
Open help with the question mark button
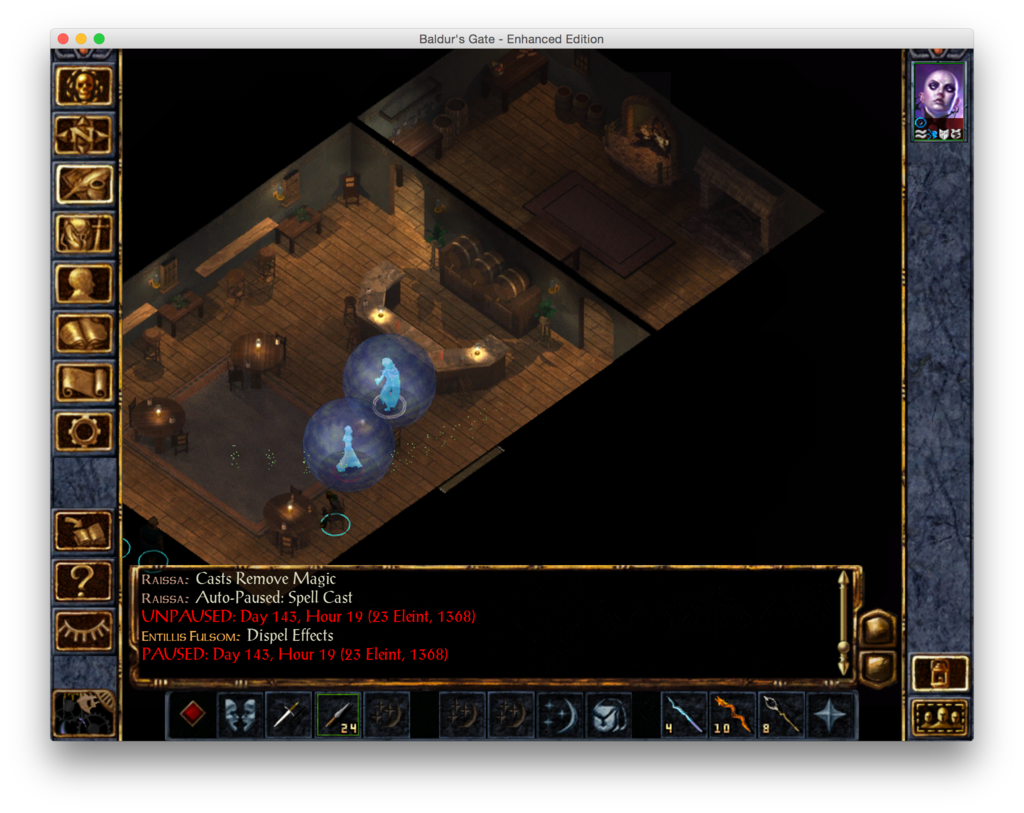[84, 578]
